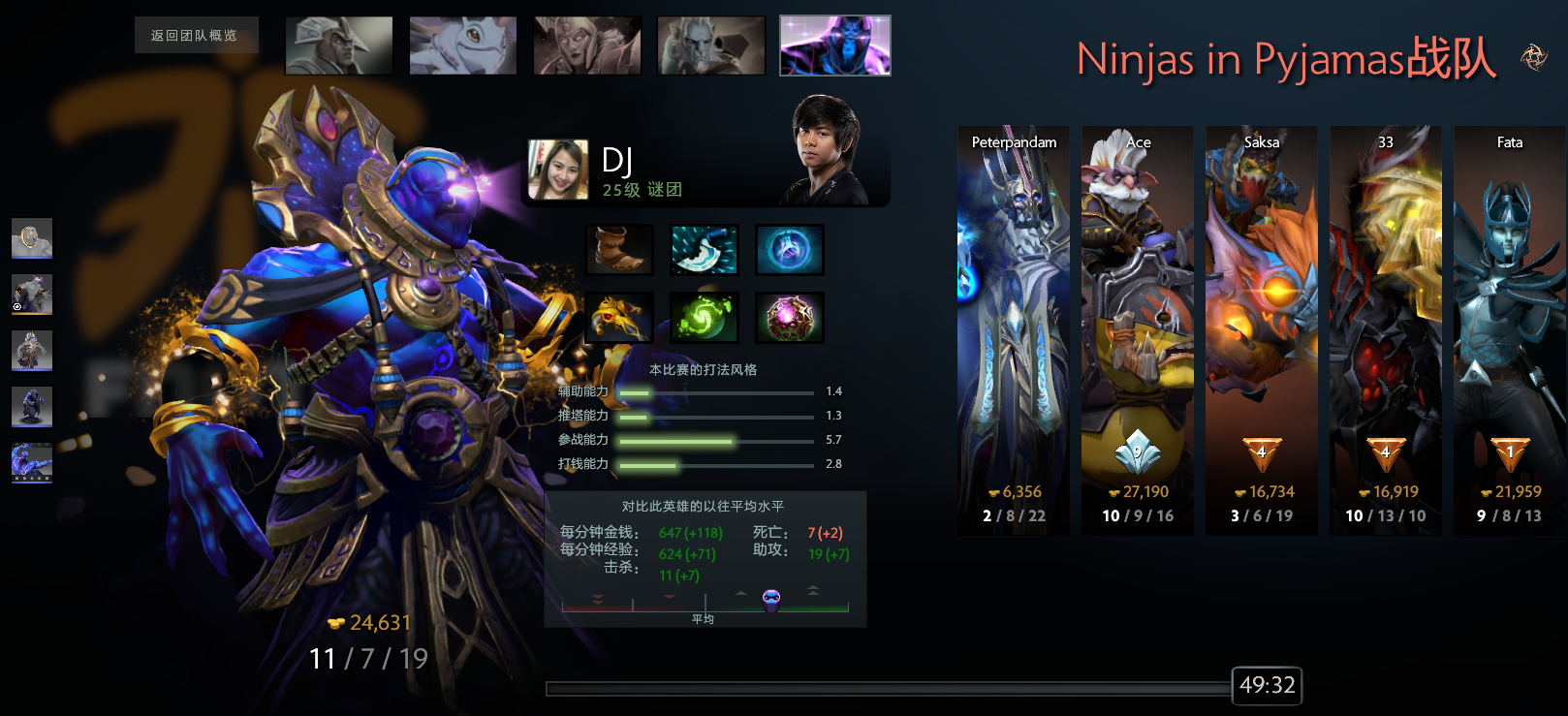This screenshot has height=716, width=1568.
Task: Inspect the golden helm item
Action: click(620, 318)
